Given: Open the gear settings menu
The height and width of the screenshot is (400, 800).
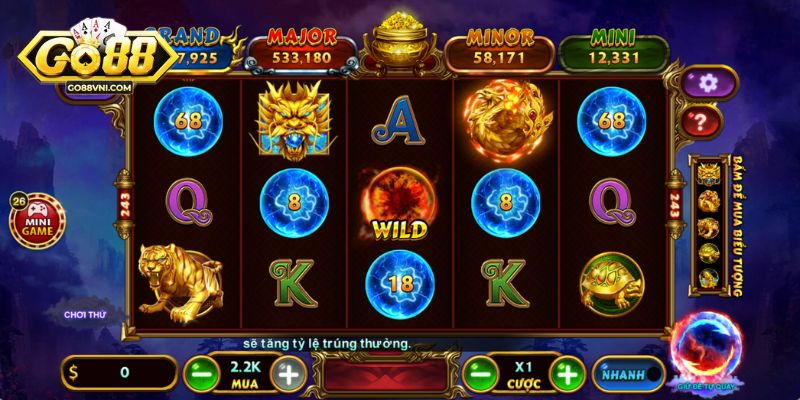Looking at the screenshot, I should tap(711, 82).
